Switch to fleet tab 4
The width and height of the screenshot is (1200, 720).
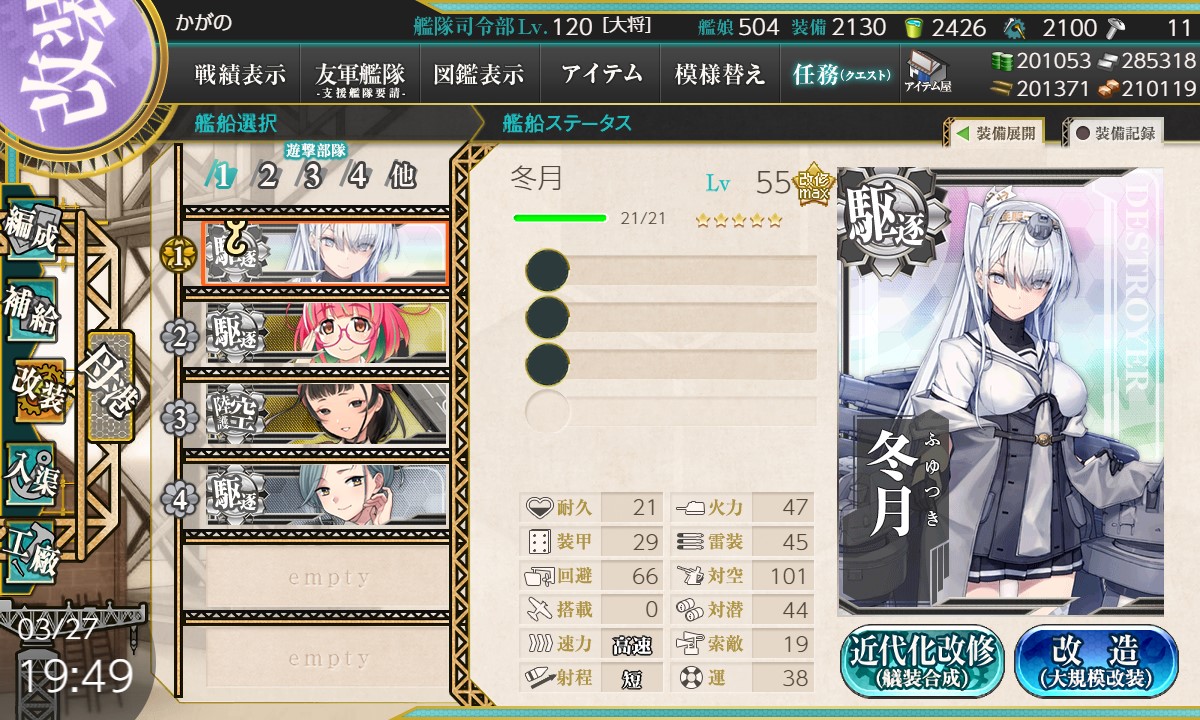(x=358, y=177)
